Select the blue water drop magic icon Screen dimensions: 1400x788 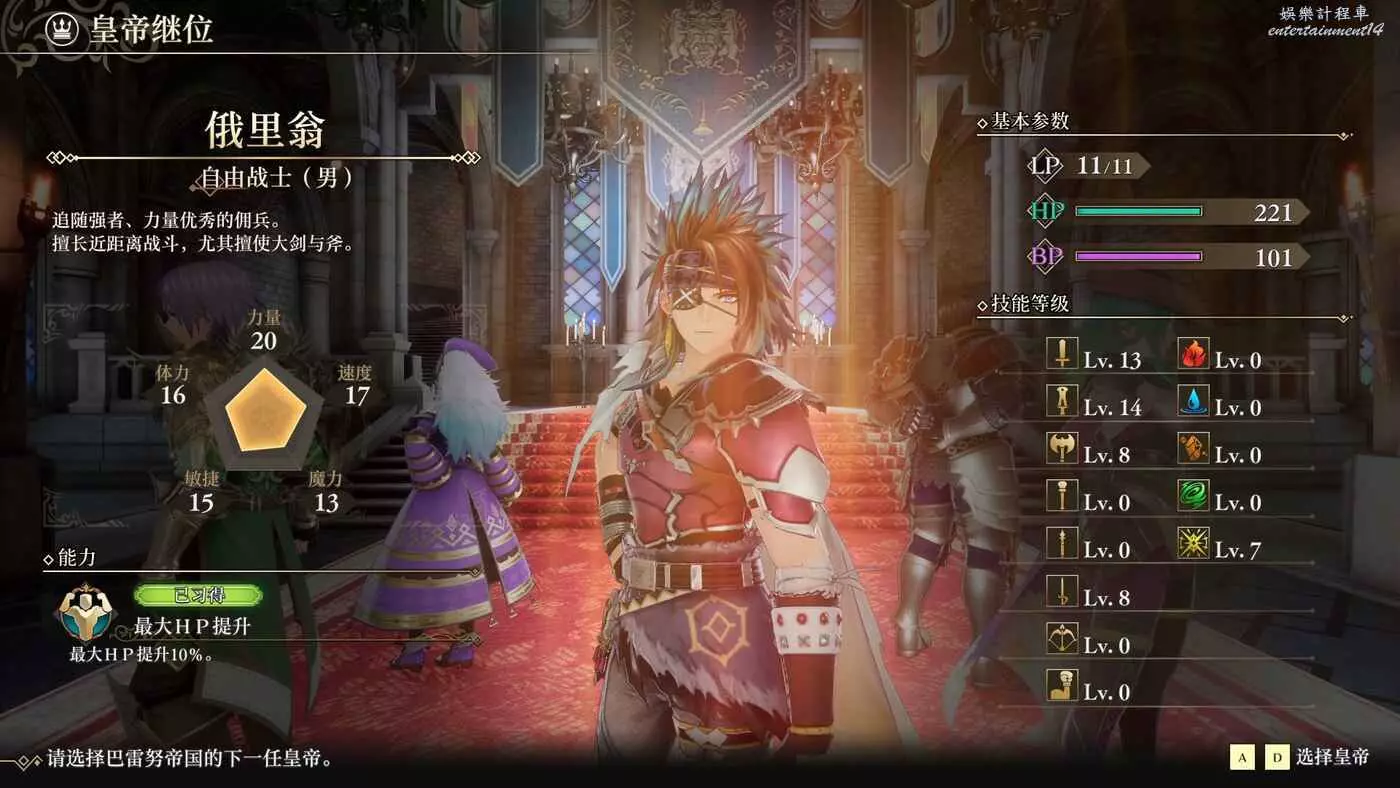(1193, 401)
